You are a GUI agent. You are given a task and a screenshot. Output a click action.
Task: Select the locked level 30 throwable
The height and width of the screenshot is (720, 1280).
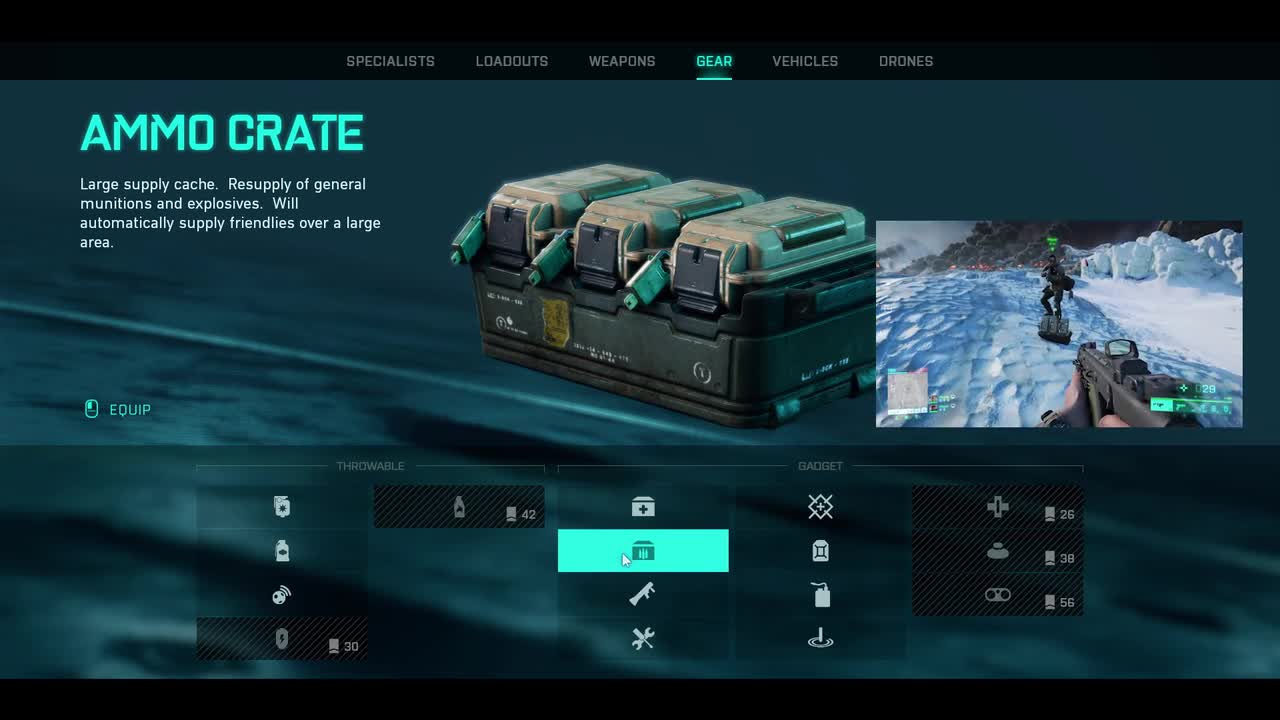coord(282,639)
